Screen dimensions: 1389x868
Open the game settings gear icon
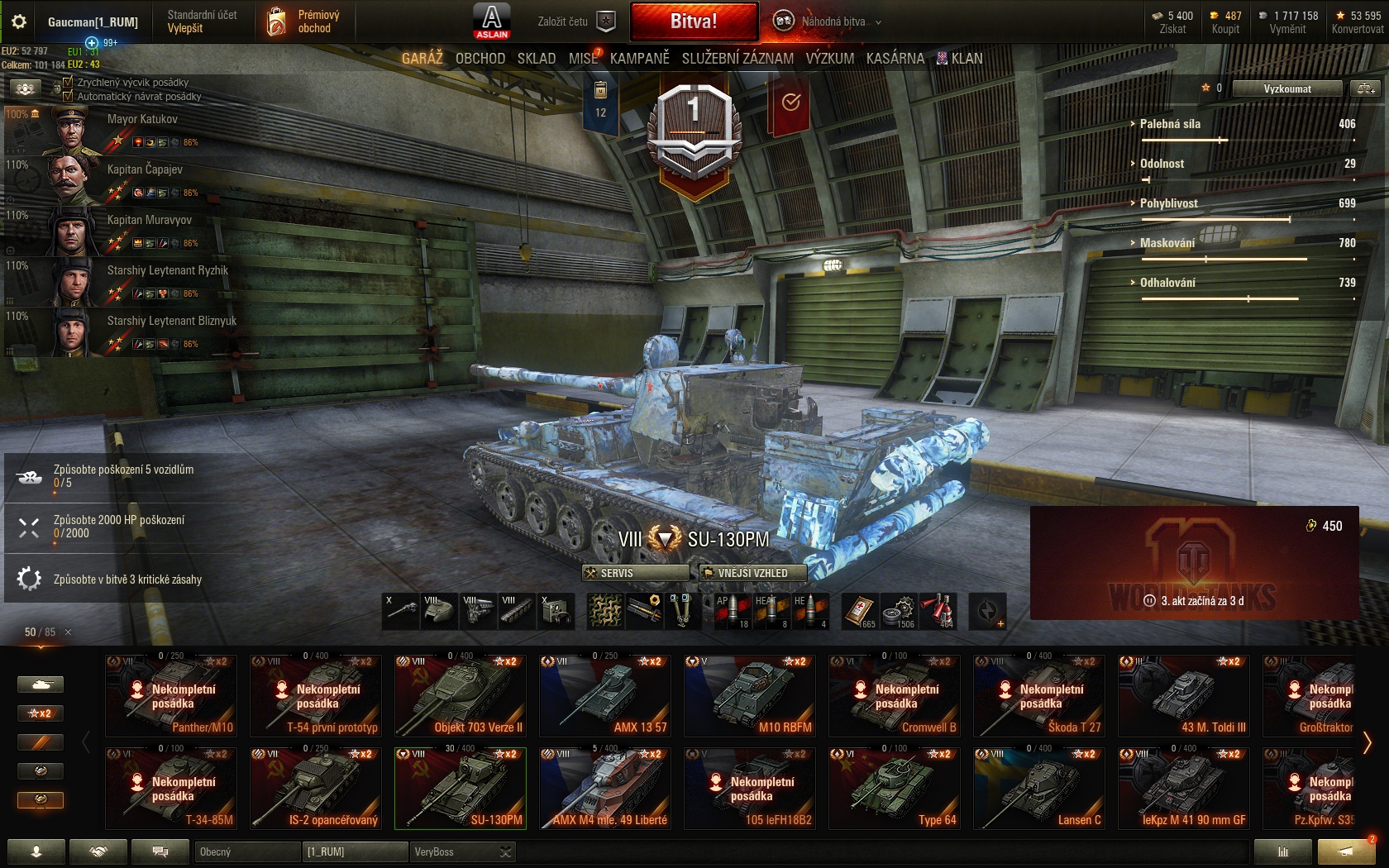tap(19, 21)
